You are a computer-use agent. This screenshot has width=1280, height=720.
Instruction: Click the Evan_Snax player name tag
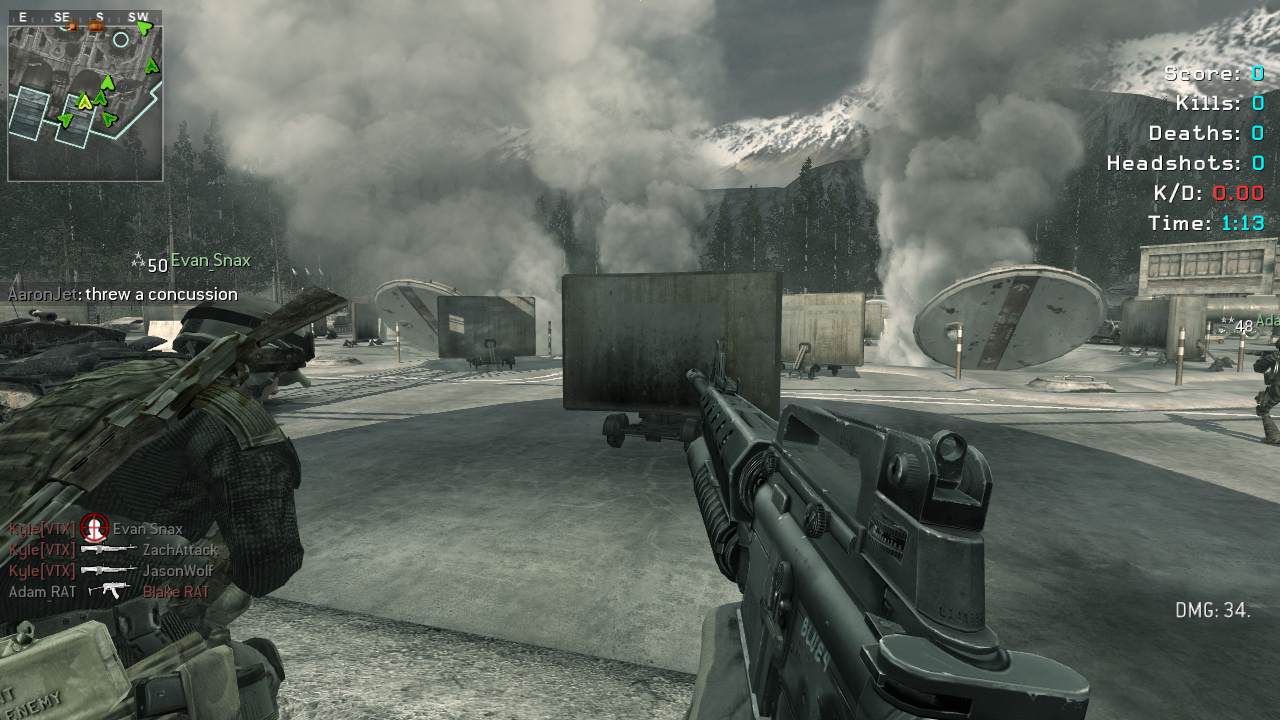(x=210, y=261)
